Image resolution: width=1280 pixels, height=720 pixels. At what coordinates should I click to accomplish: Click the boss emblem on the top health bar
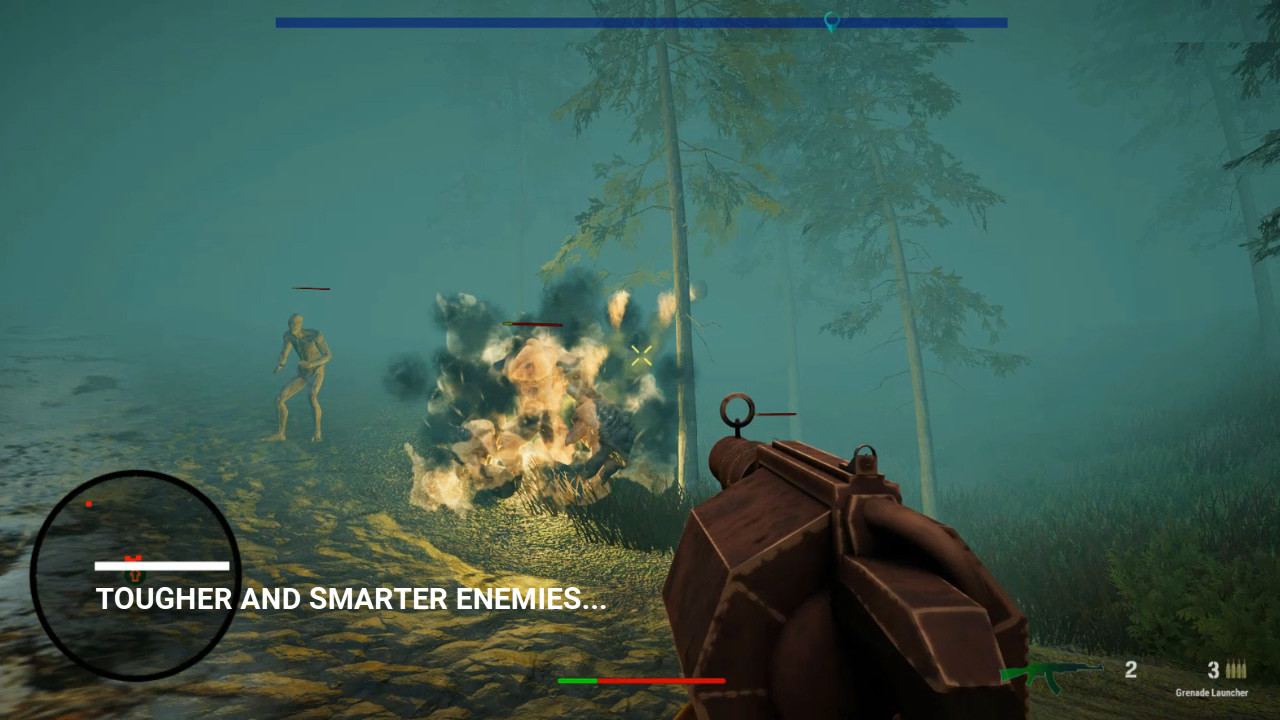[x=830, y=21]
